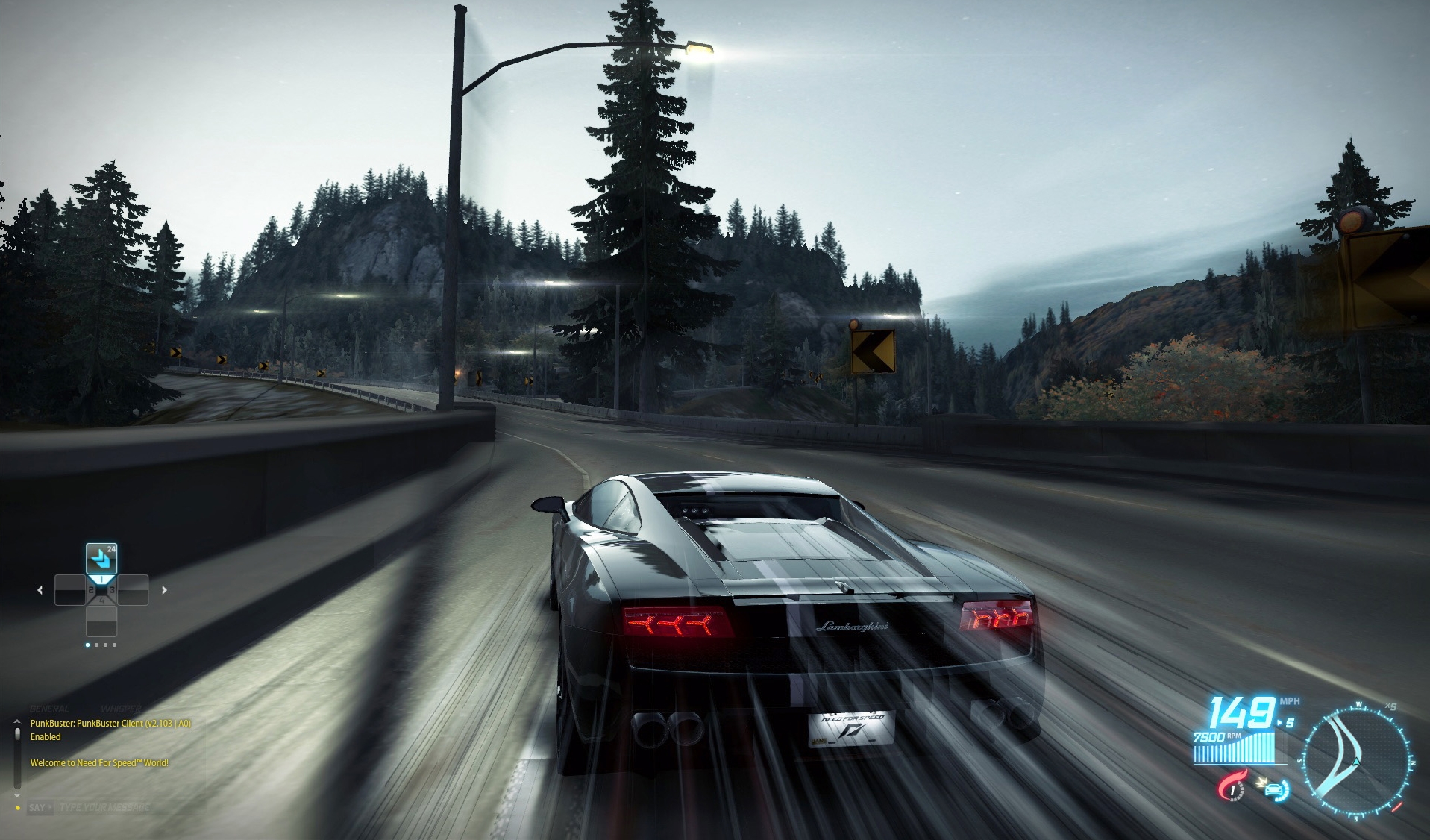This screenshot has height=840, width=1430.
Task: Click the x5 minimap zoom indicator
Action: tap(1390, 706)
